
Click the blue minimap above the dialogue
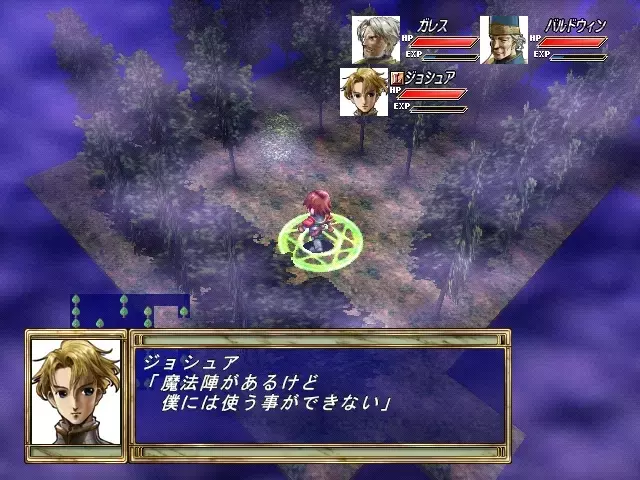coord(128,309)
